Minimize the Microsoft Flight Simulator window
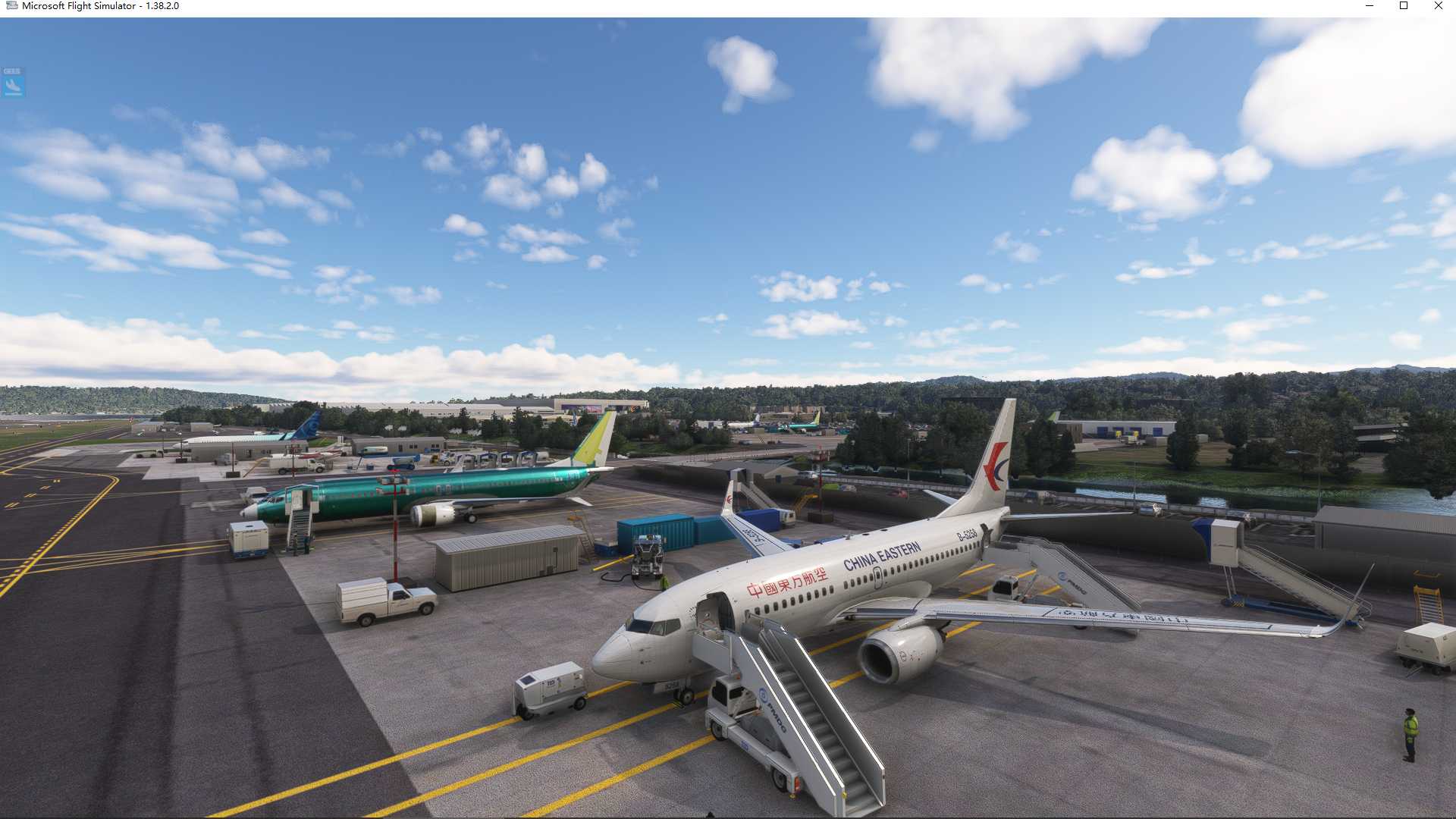 [x=1370, y=6]
